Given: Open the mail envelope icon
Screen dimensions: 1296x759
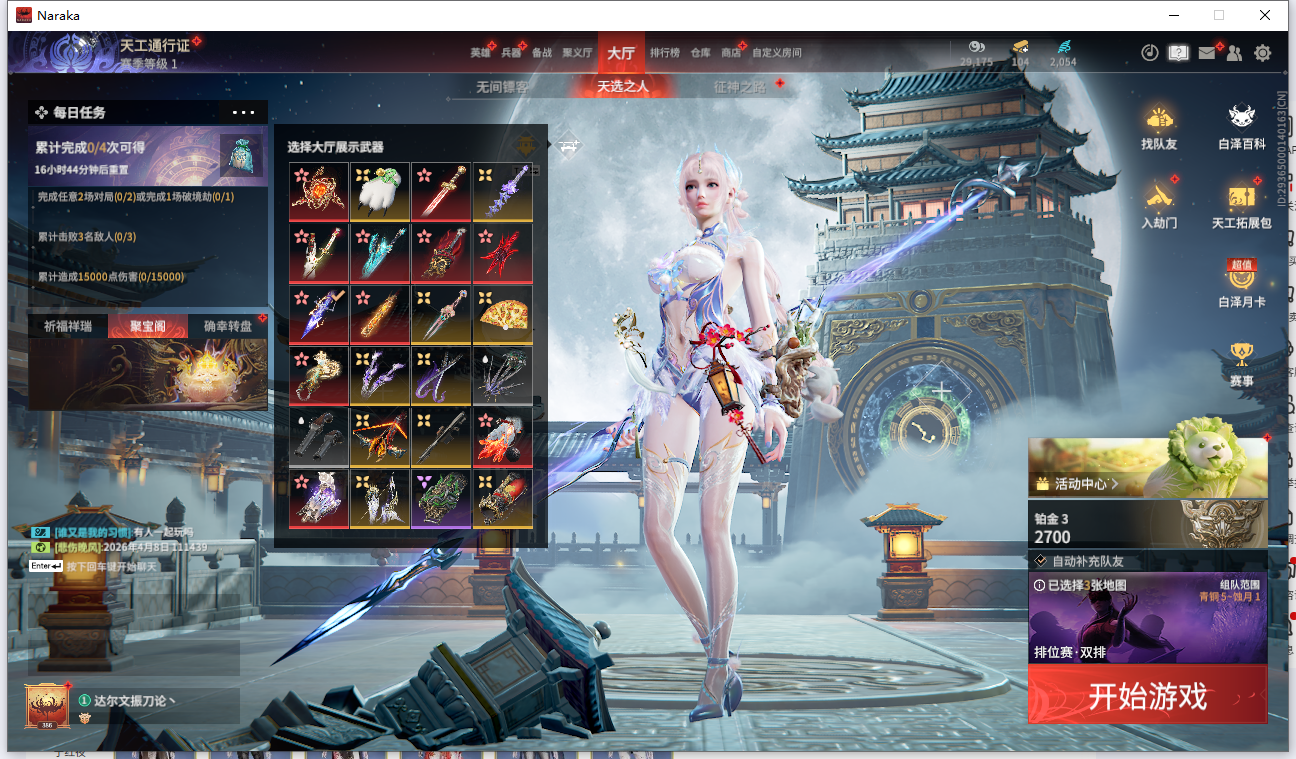Looking at the screenshot, I should coord(1207,53).
